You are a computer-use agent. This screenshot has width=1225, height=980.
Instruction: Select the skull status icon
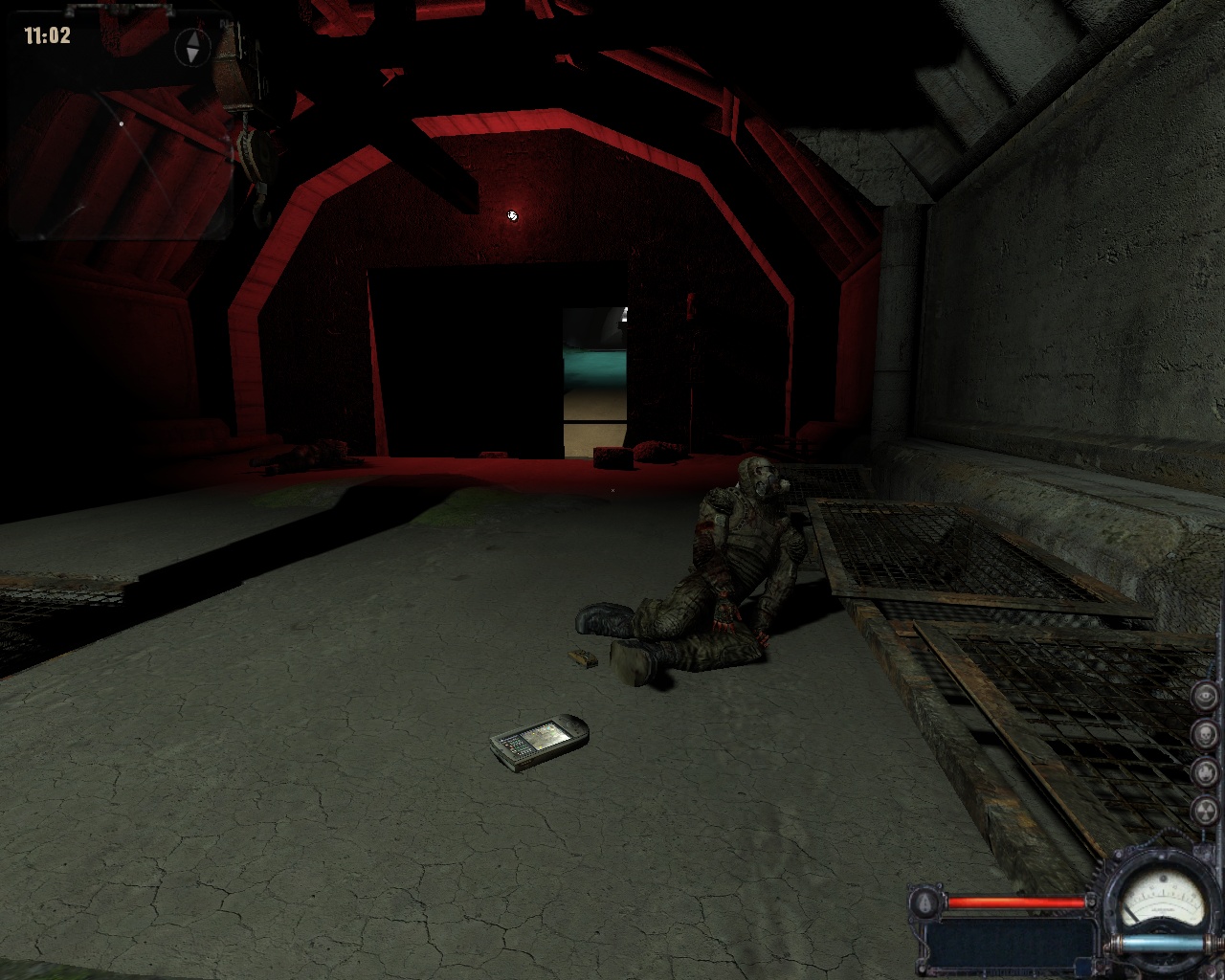pos(1206,734)
